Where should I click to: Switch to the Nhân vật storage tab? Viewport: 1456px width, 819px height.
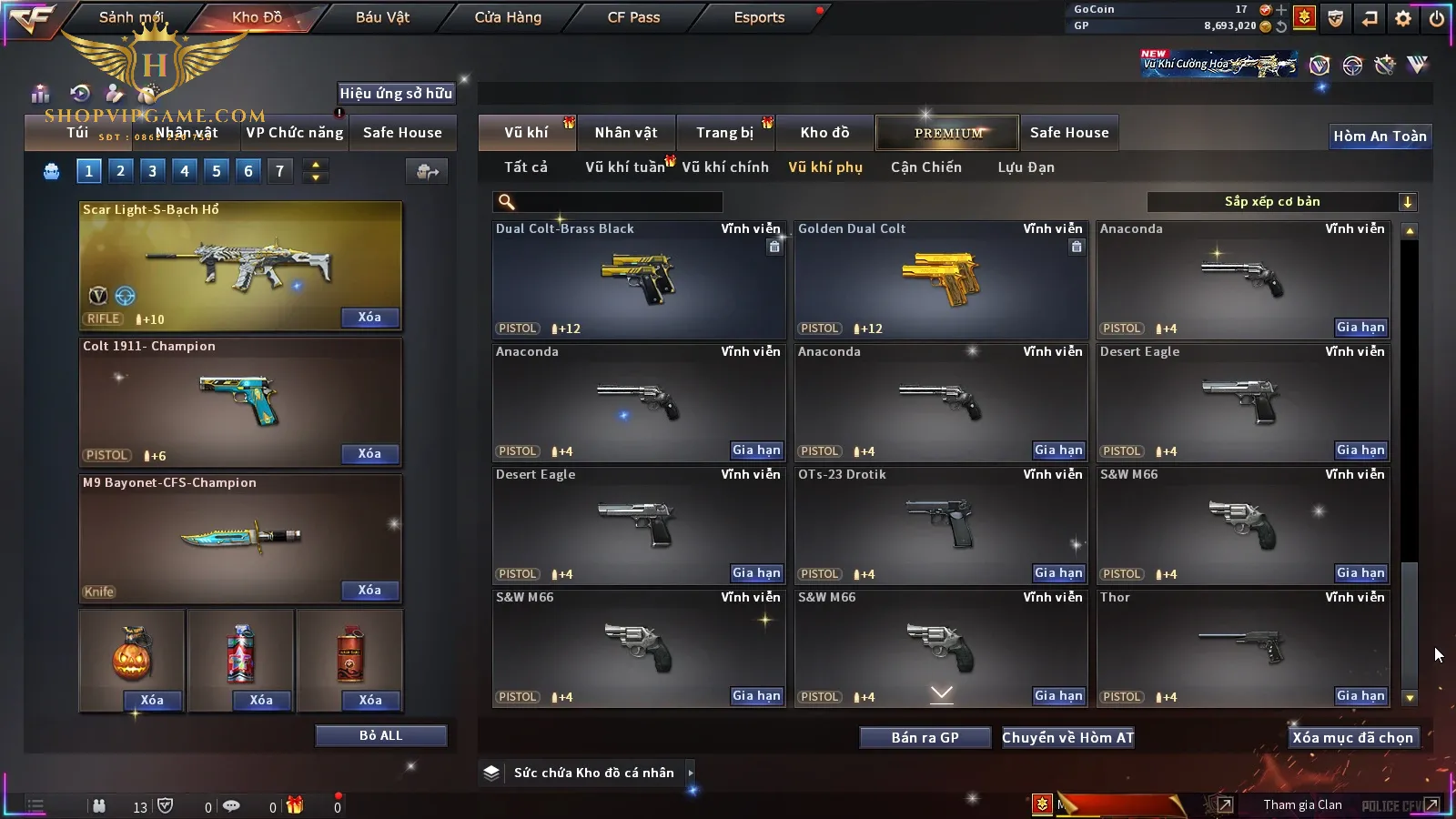click(x=626, y=133)
